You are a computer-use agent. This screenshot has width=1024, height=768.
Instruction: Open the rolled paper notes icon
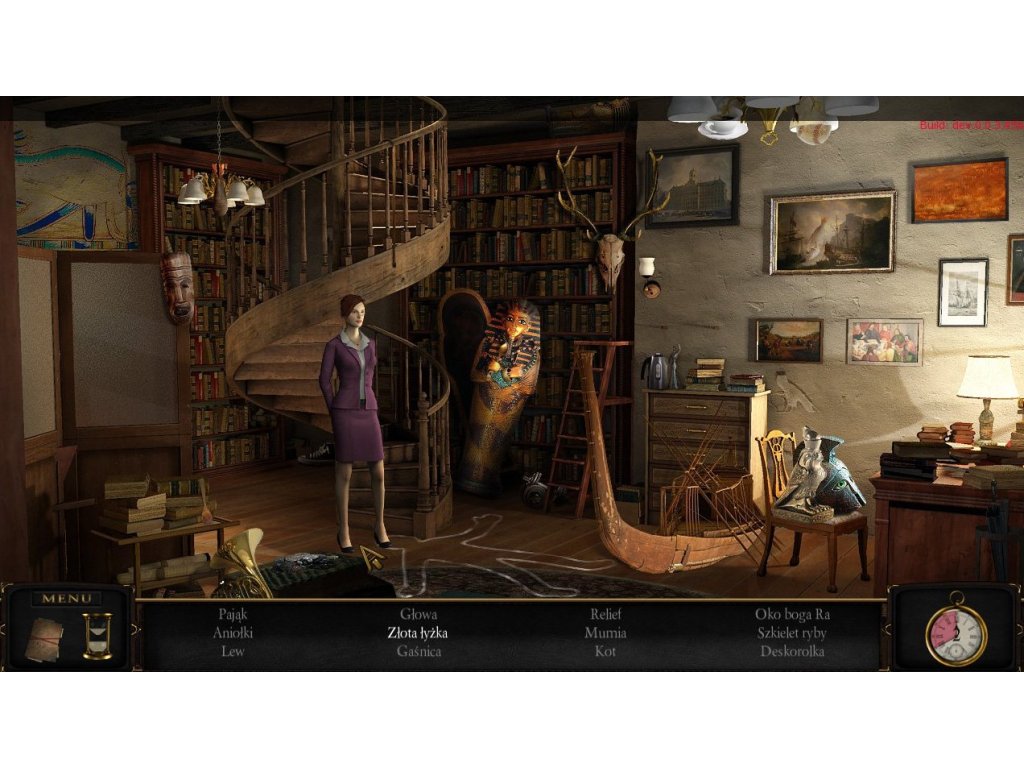pyautogui.click(x=44, y=636)
